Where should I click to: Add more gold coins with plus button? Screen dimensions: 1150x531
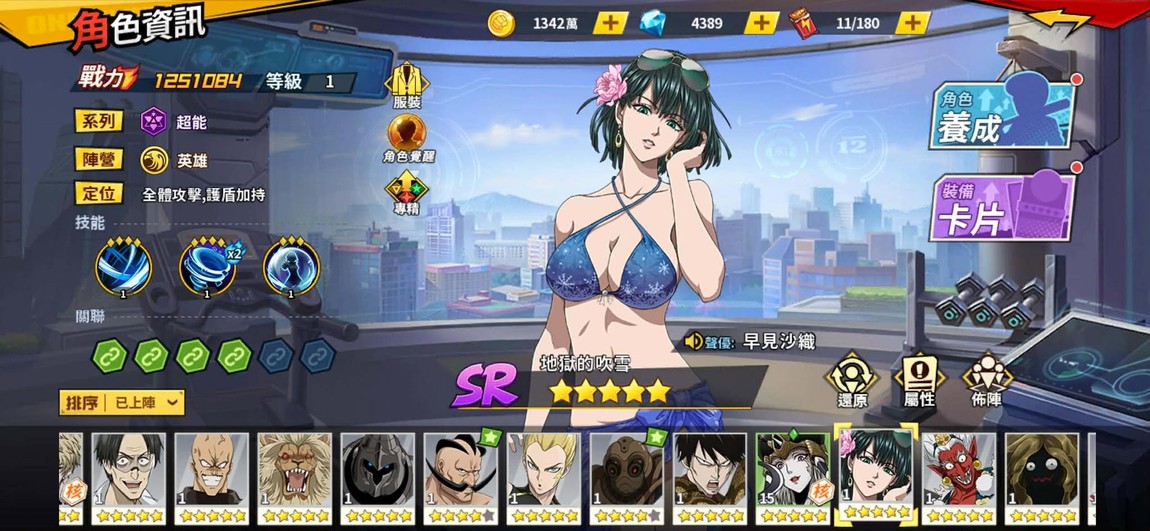pyautogui.click(x=611, y=23)
